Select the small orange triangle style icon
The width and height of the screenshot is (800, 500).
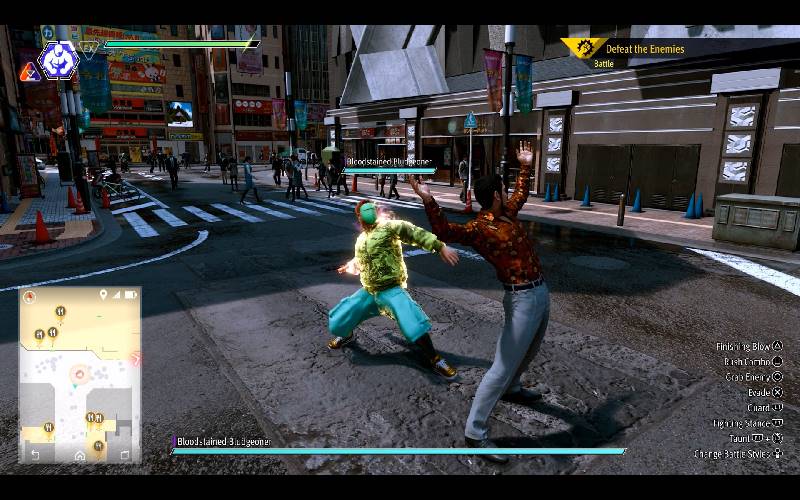click(x=28, y=71)
